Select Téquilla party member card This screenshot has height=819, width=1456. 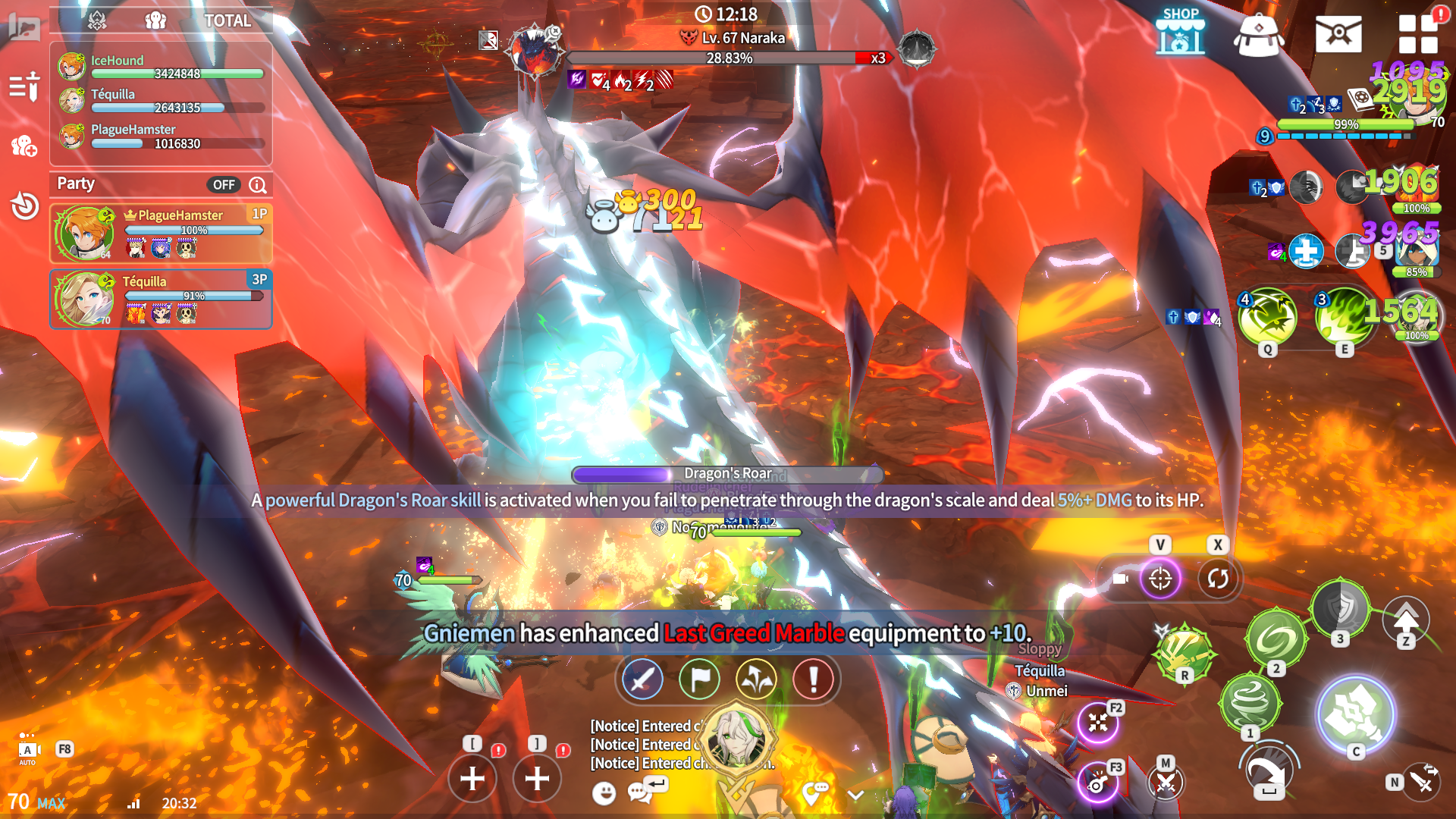tap(161, 299)
